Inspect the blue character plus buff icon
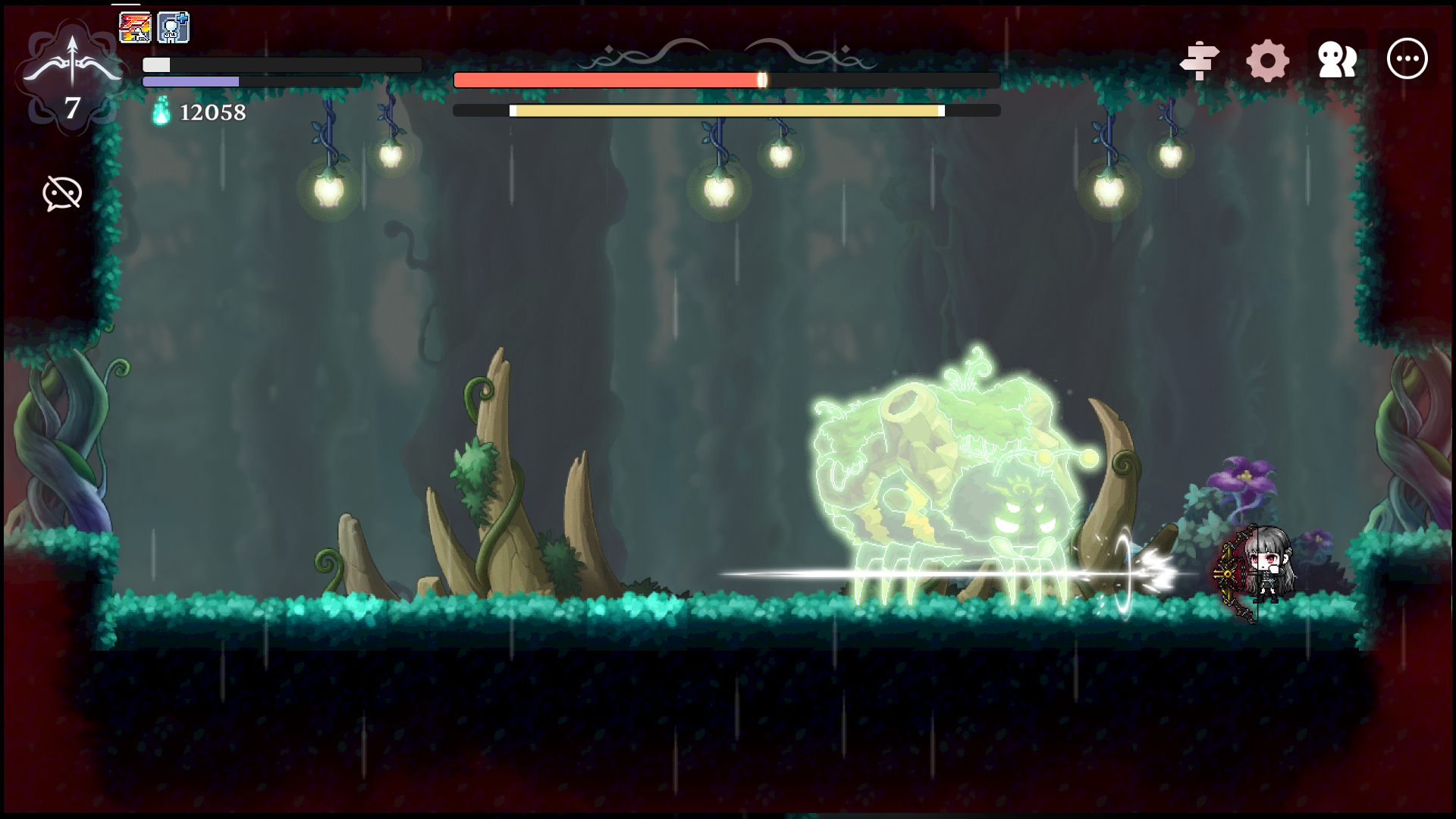Screen dimensions: 1456x819 pyautogui.click(x=173, y=27)
